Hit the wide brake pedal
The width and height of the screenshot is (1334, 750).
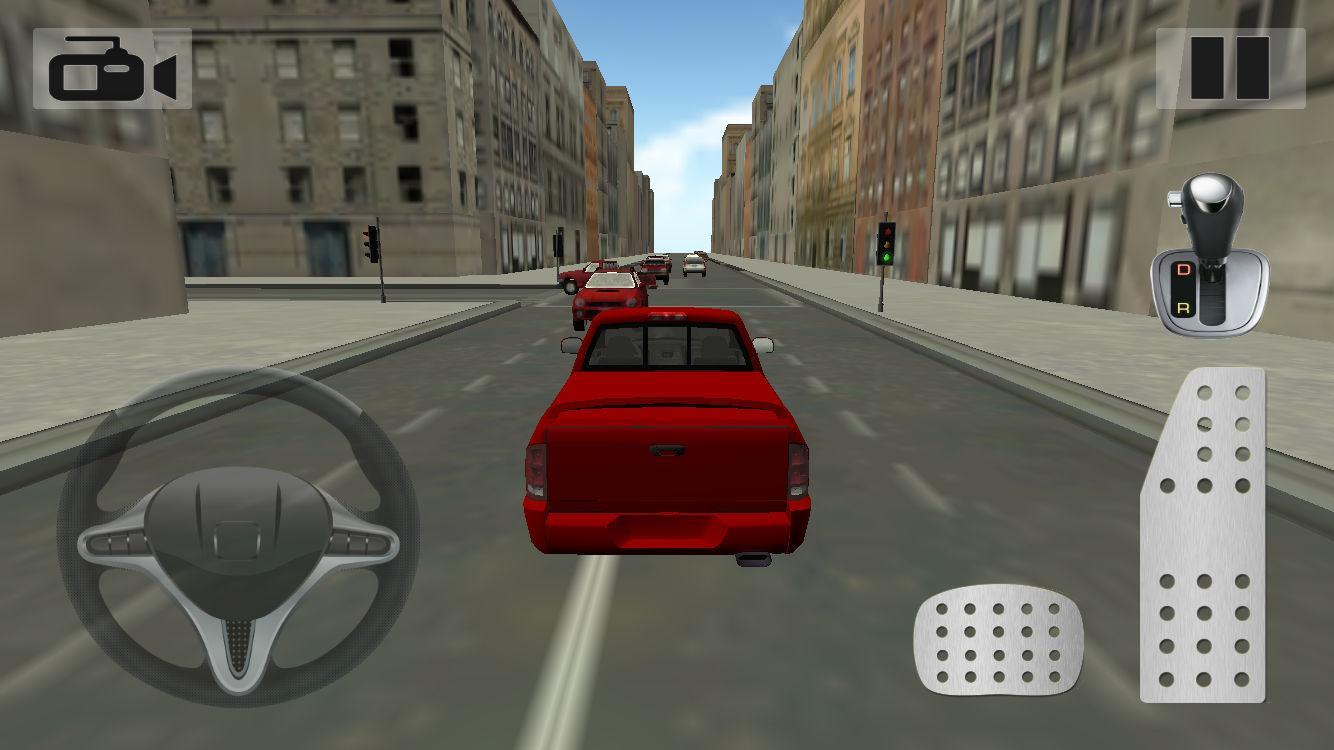(997, 640)
